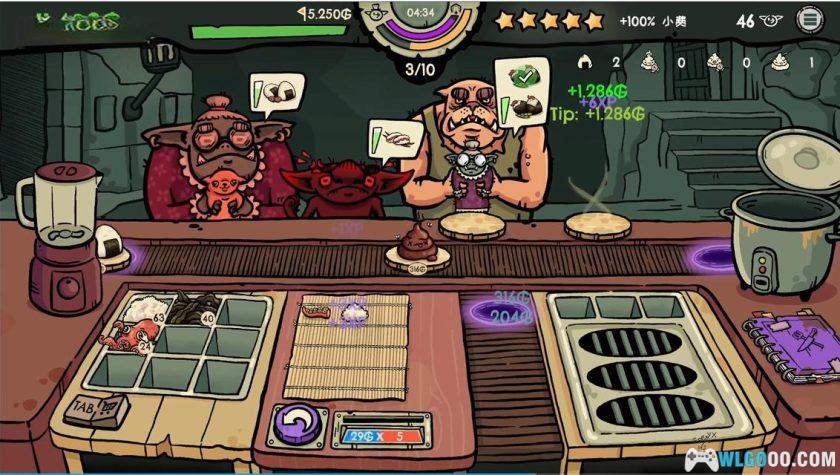Click the red goblin's bacon order bubble
Viewport: 840px width, 475px height.
[x=391, y=139]
